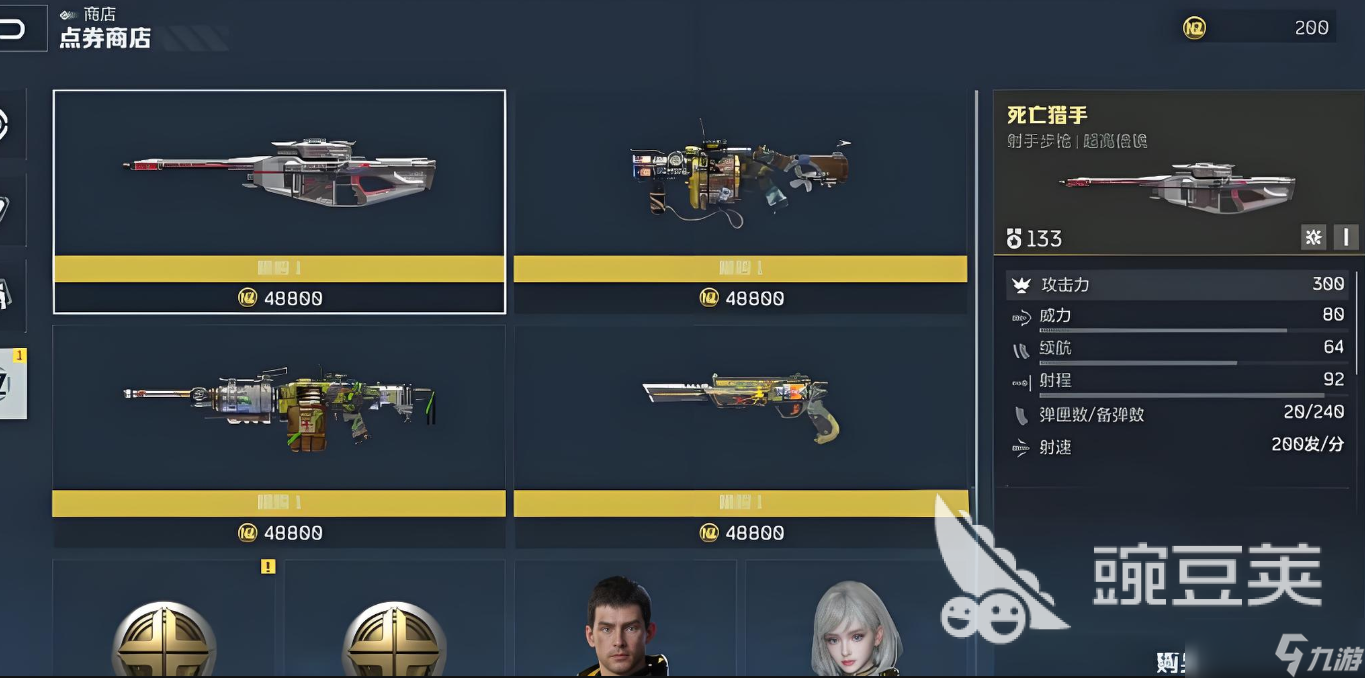Image resolution: width=1365 pixels, height=678 pixels.
Task: Click the 死亡猎手 weapon preview image
Action: pyautogui.click(x=1176, y=187)
